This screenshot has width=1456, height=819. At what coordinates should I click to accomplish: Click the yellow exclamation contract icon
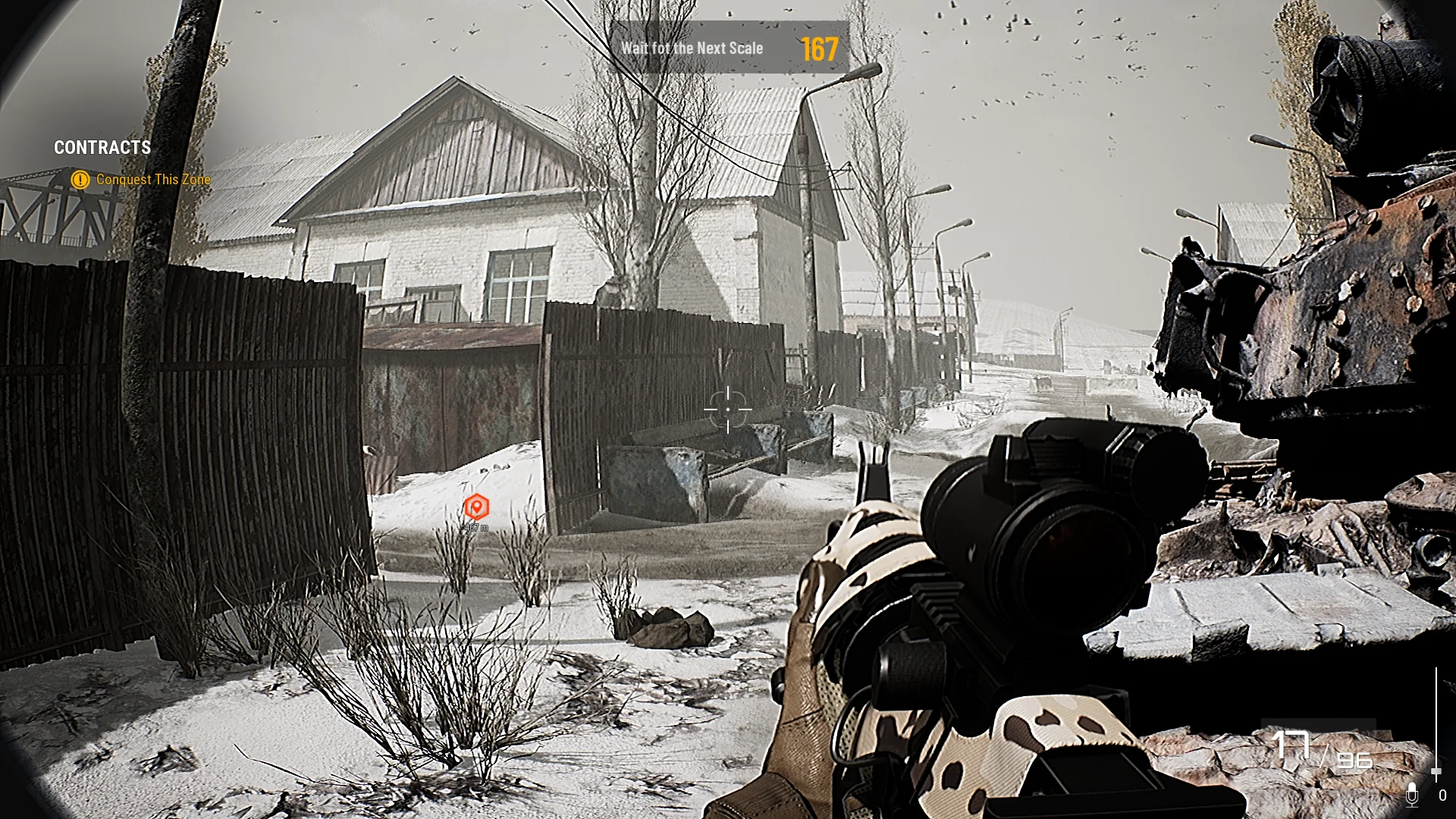(x=80, y=180)
